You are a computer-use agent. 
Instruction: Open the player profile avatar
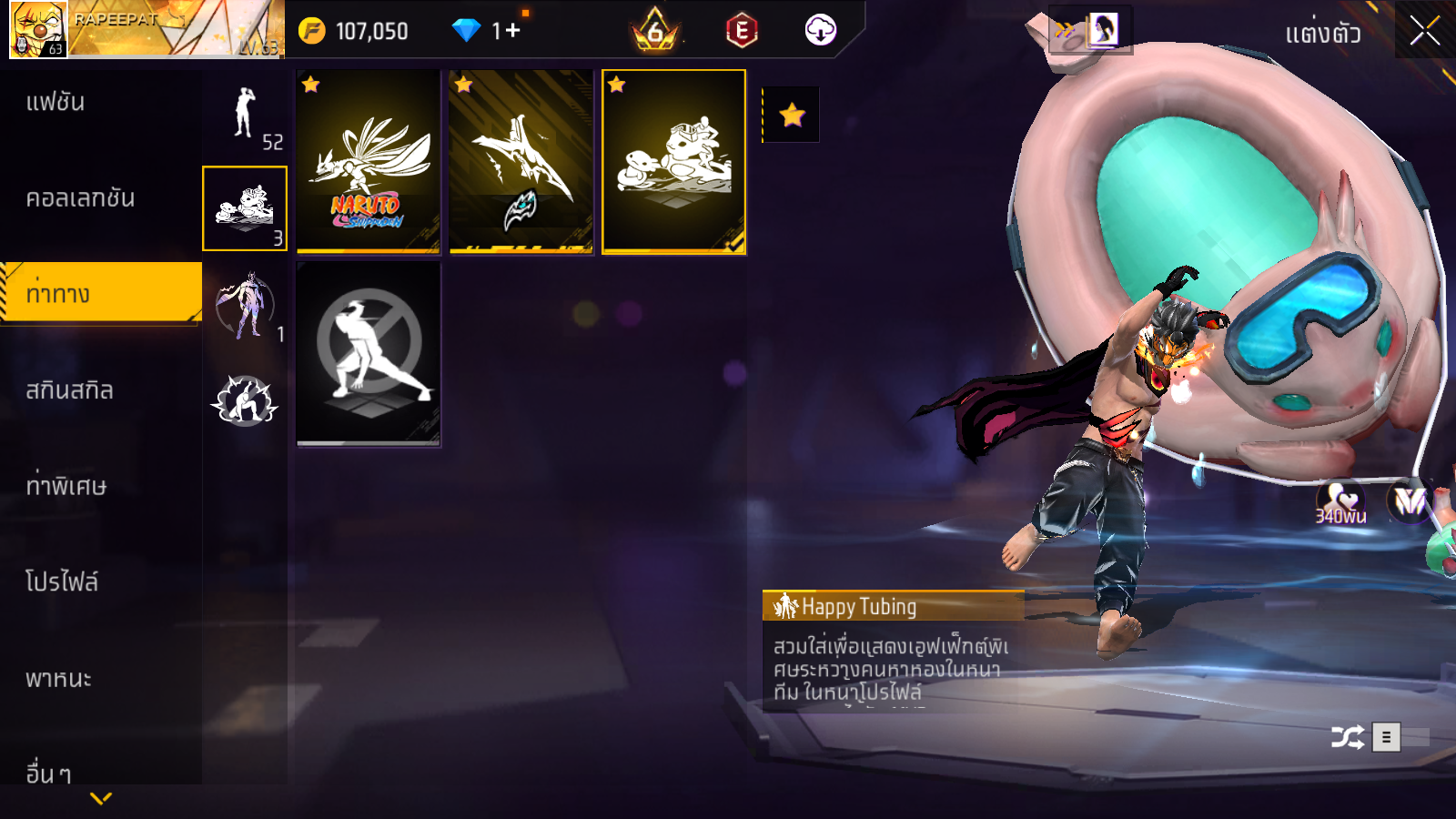[x=38, y=30]
